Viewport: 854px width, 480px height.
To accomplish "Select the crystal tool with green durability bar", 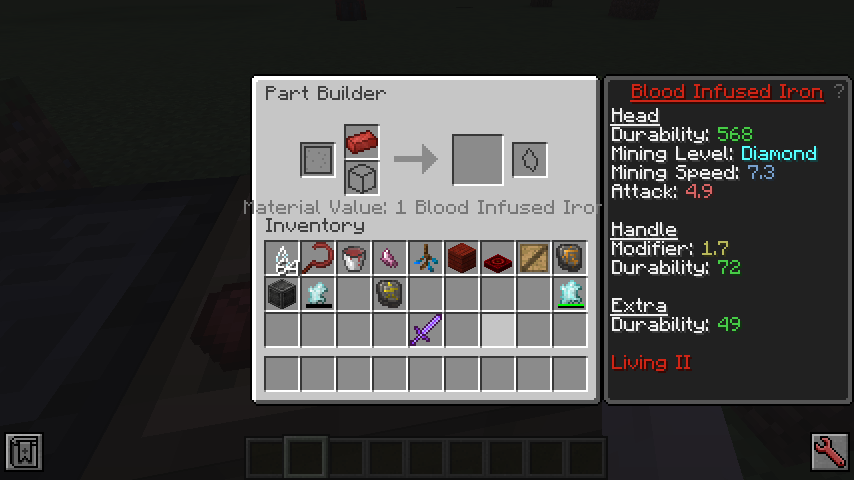I will click(x=569, y=293).
